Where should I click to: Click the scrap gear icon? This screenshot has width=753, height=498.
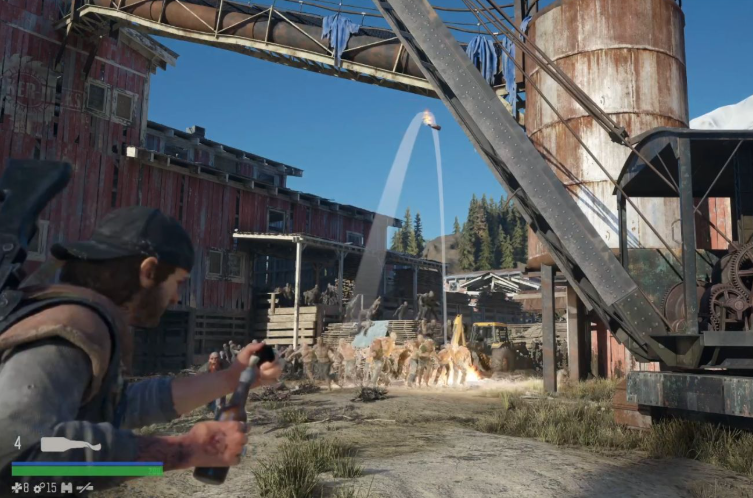38,487
